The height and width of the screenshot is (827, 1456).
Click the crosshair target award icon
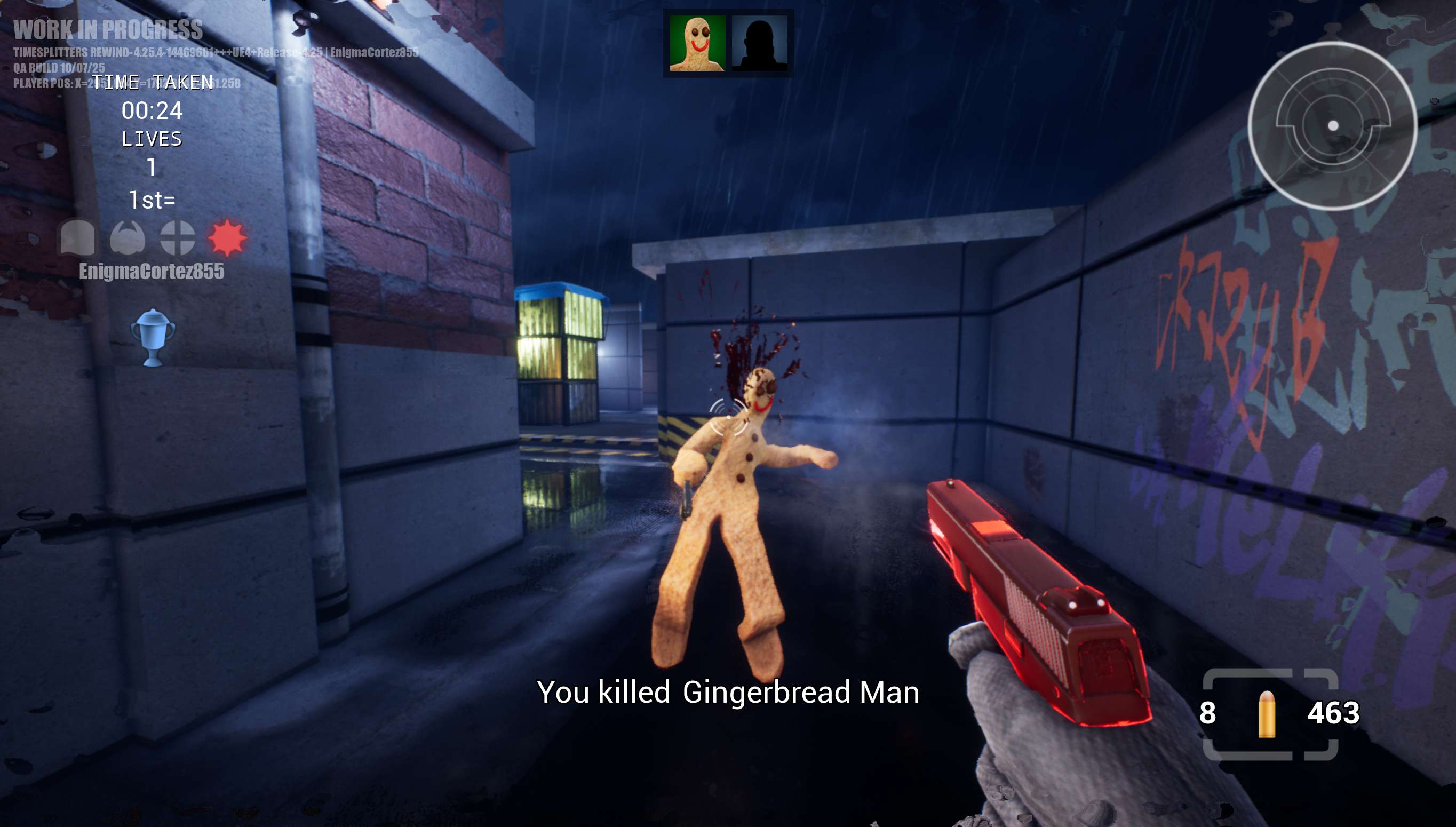click(177, 237)
